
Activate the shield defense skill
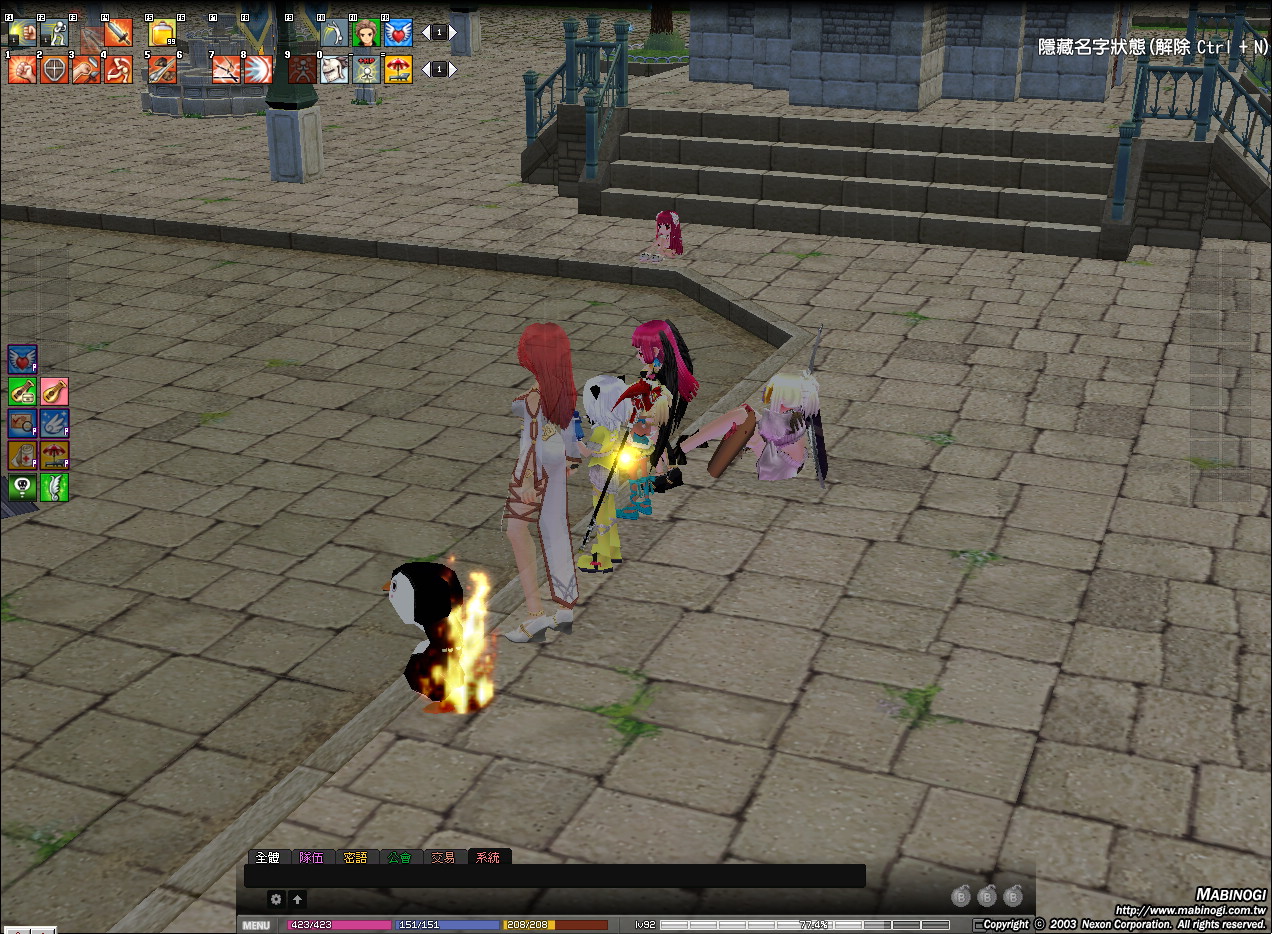pos(54,70)
